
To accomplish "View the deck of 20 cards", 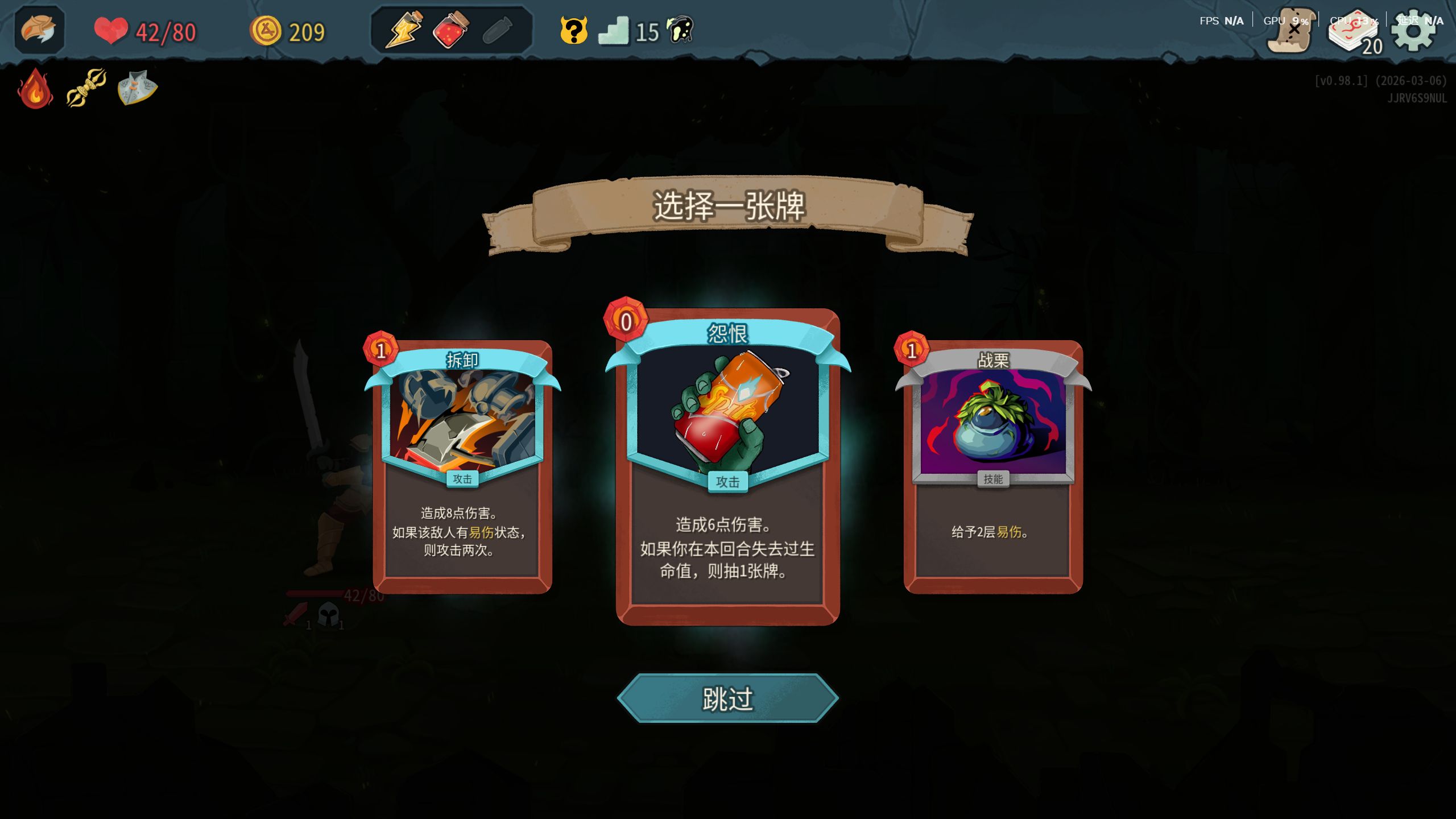I will 1356,33.
